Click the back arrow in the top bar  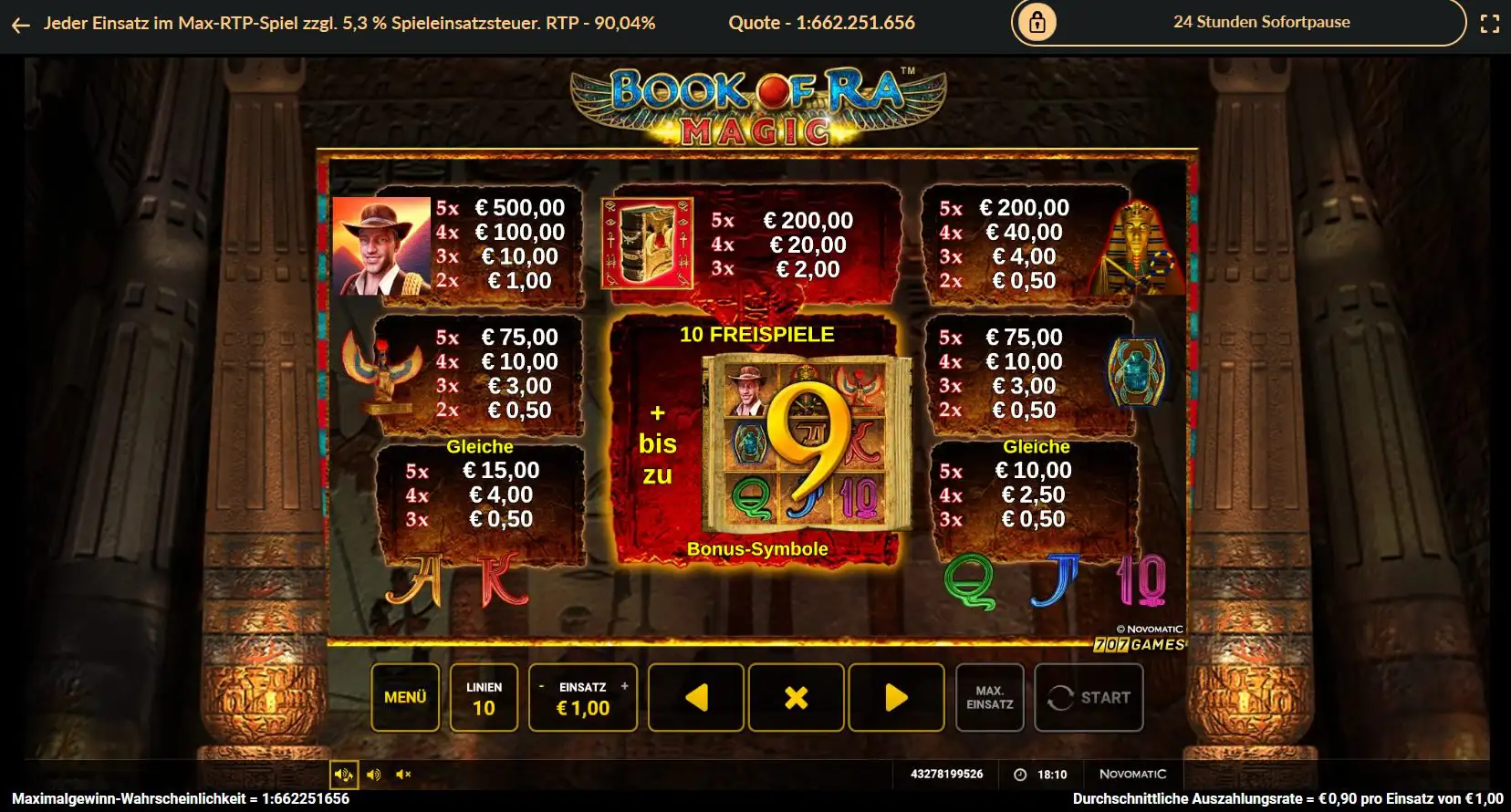pyautogui.click(x=20, y=25)
